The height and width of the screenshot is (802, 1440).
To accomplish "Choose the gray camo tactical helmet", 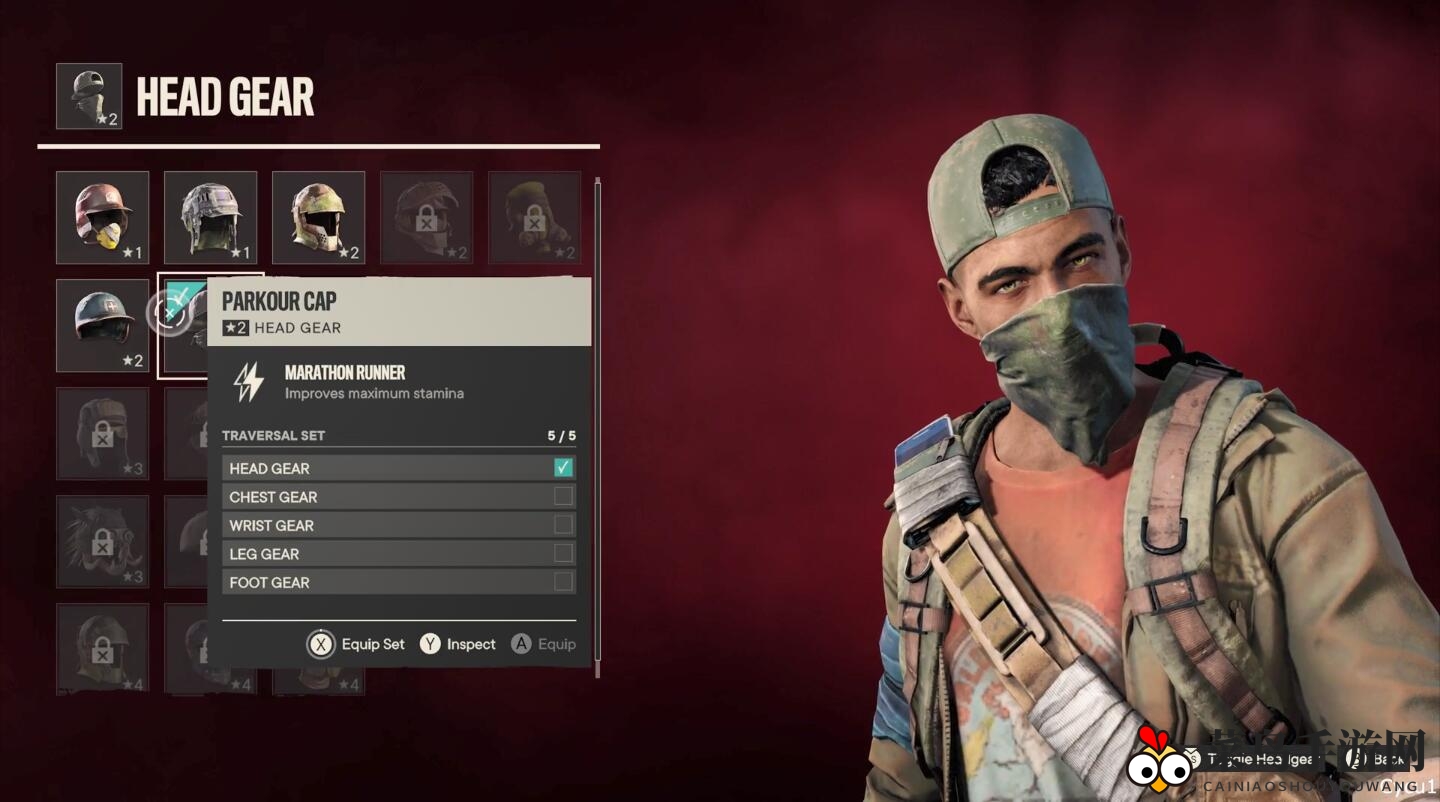I will (210, 217).
